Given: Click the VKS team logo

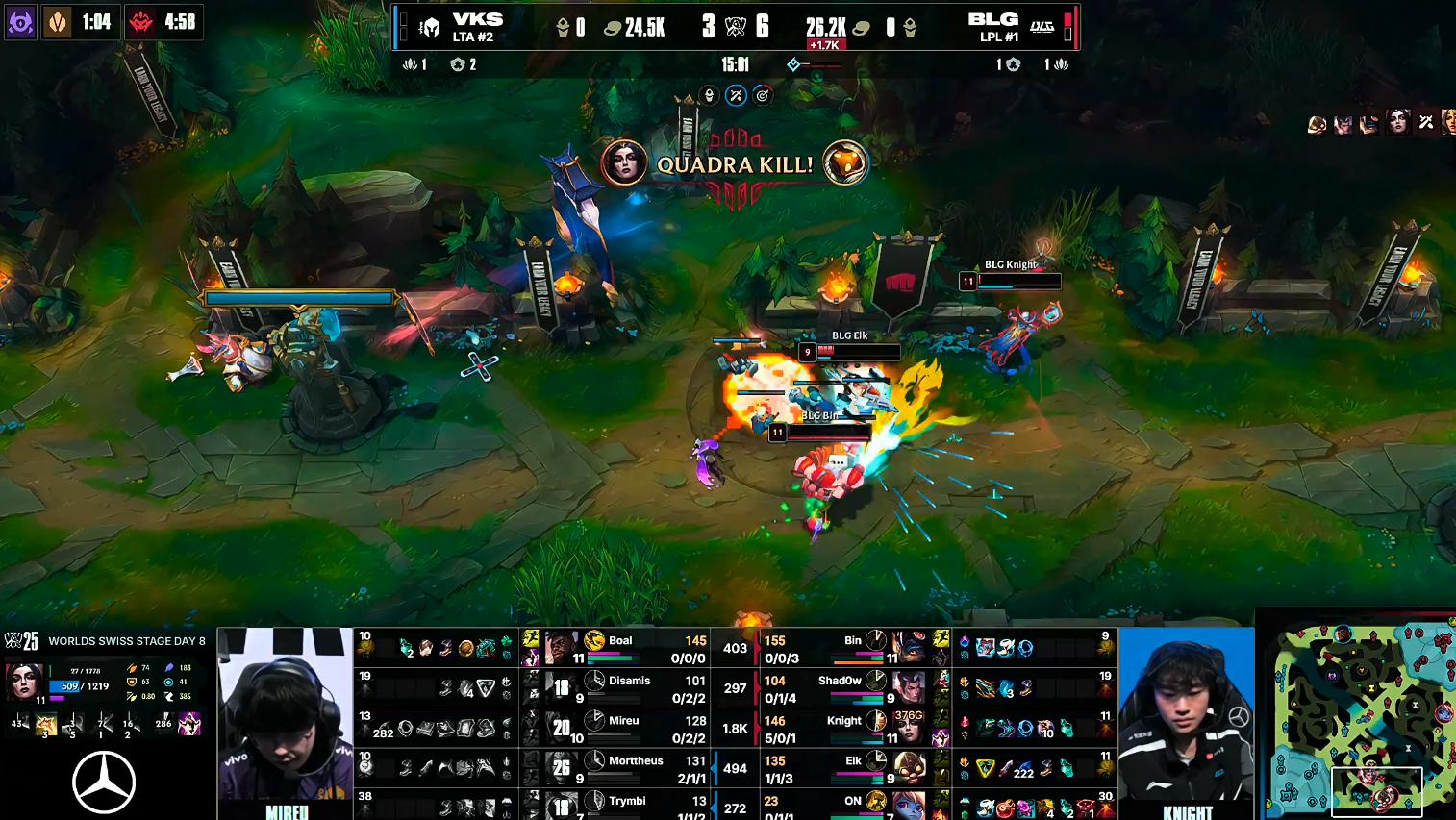Looking at the screenshot, I should pyautogui.click(x=431, y=27).
